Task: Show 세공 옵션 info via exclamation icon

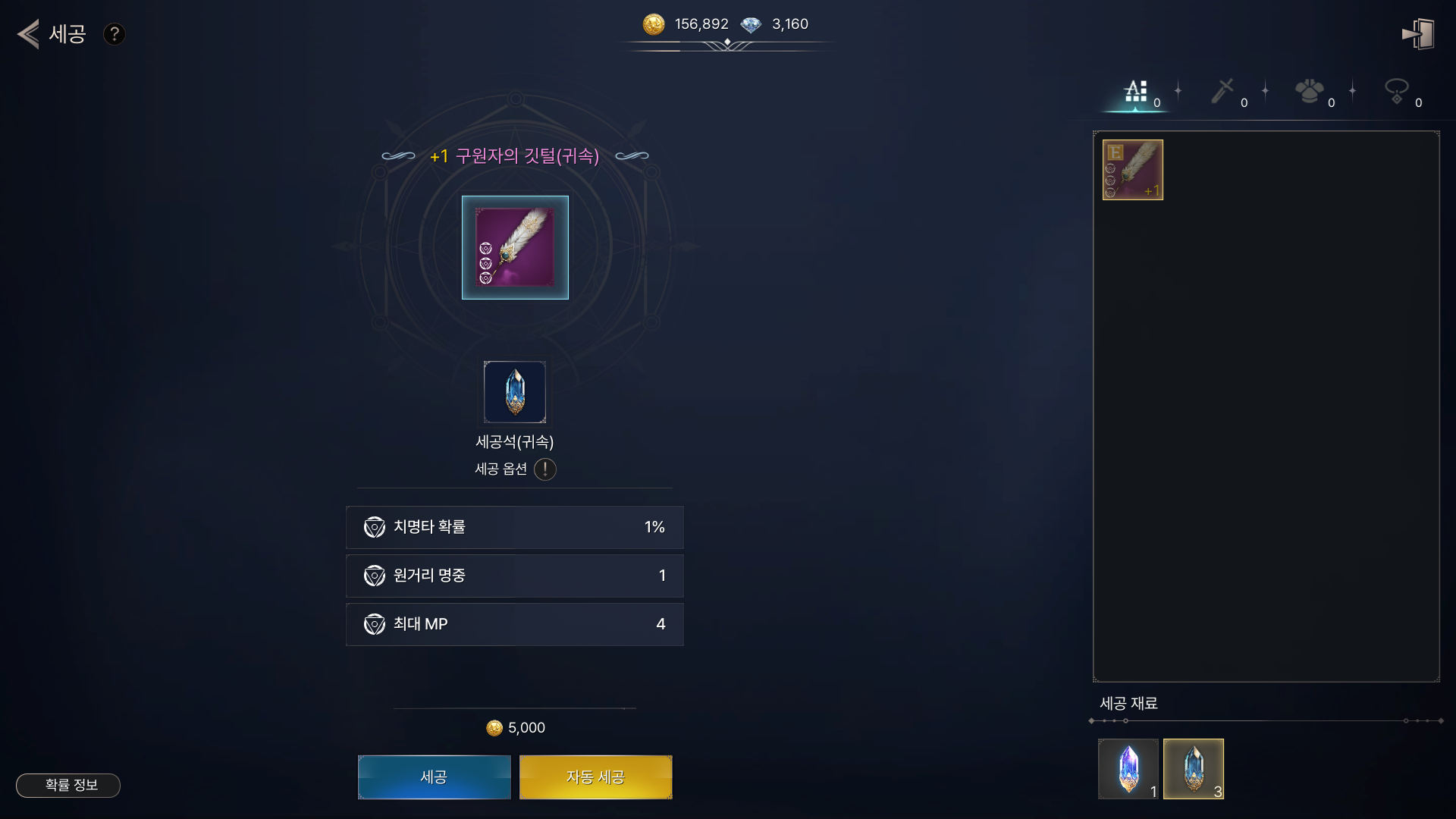Action: coord(544,469)
